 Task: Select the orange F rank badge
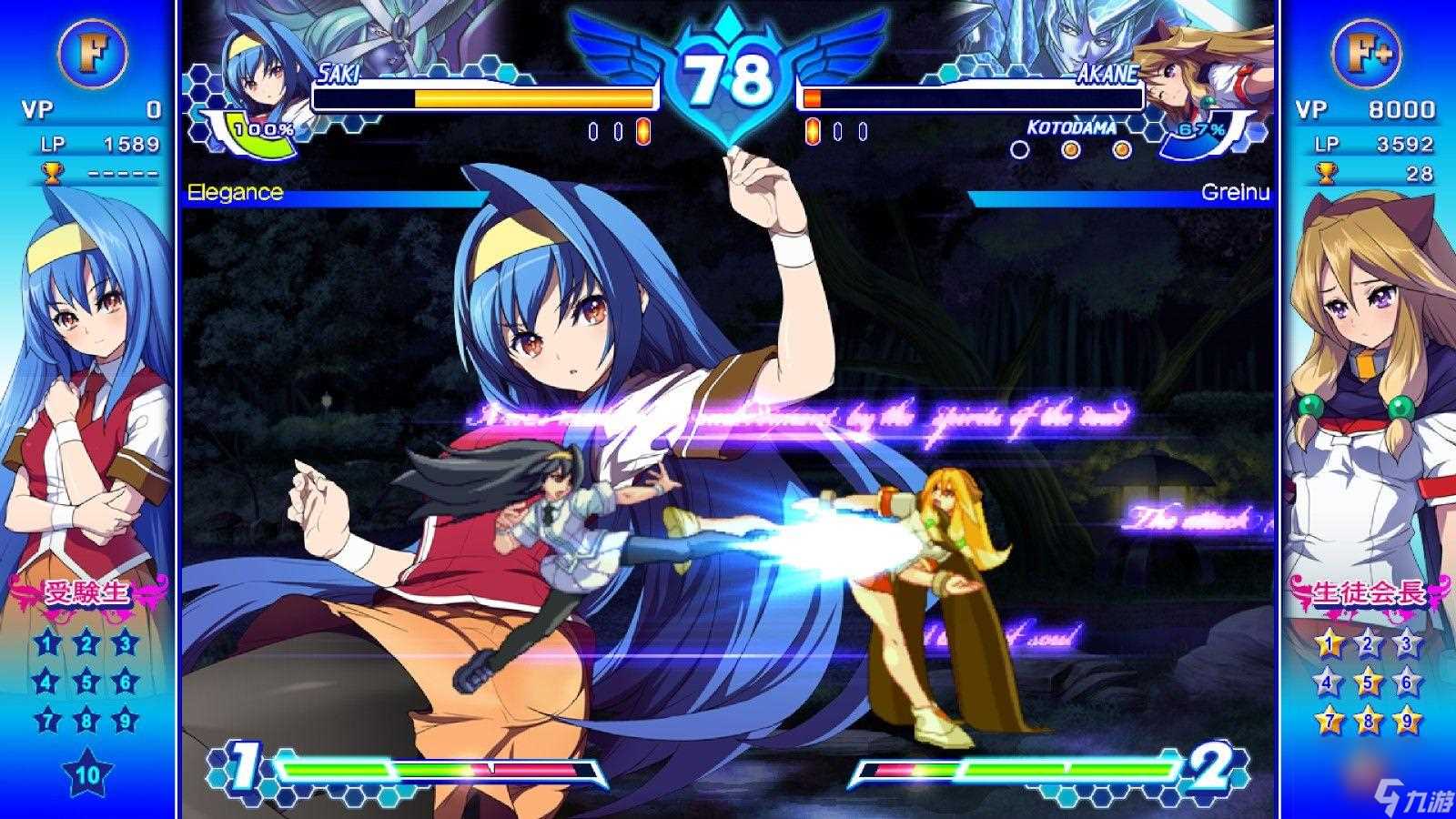(90, 50)
